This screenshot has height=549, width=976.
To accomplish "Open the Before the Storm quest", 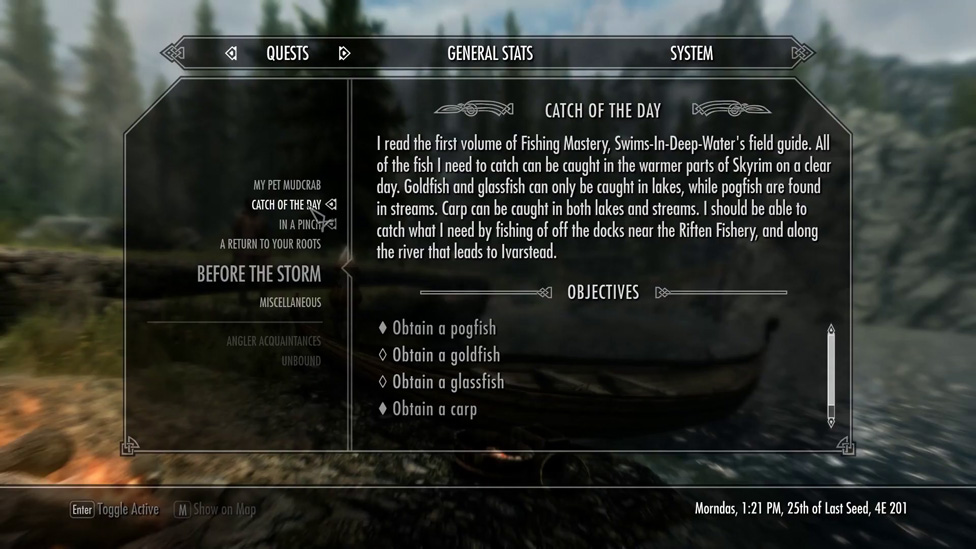I will coord(259,274).
